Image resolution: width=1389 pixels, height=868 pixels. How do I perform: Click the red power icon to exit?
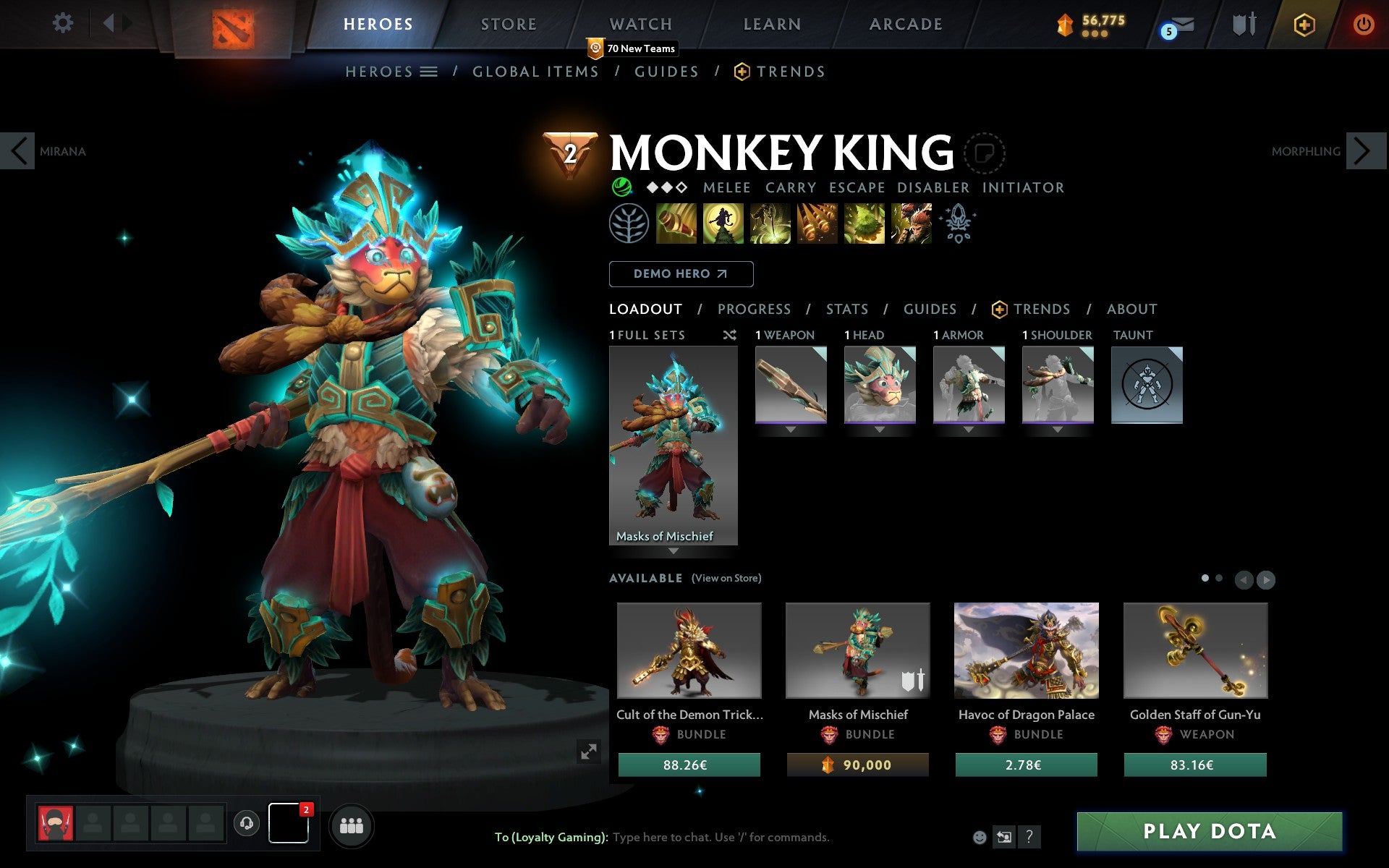[x=1363, y=24]
